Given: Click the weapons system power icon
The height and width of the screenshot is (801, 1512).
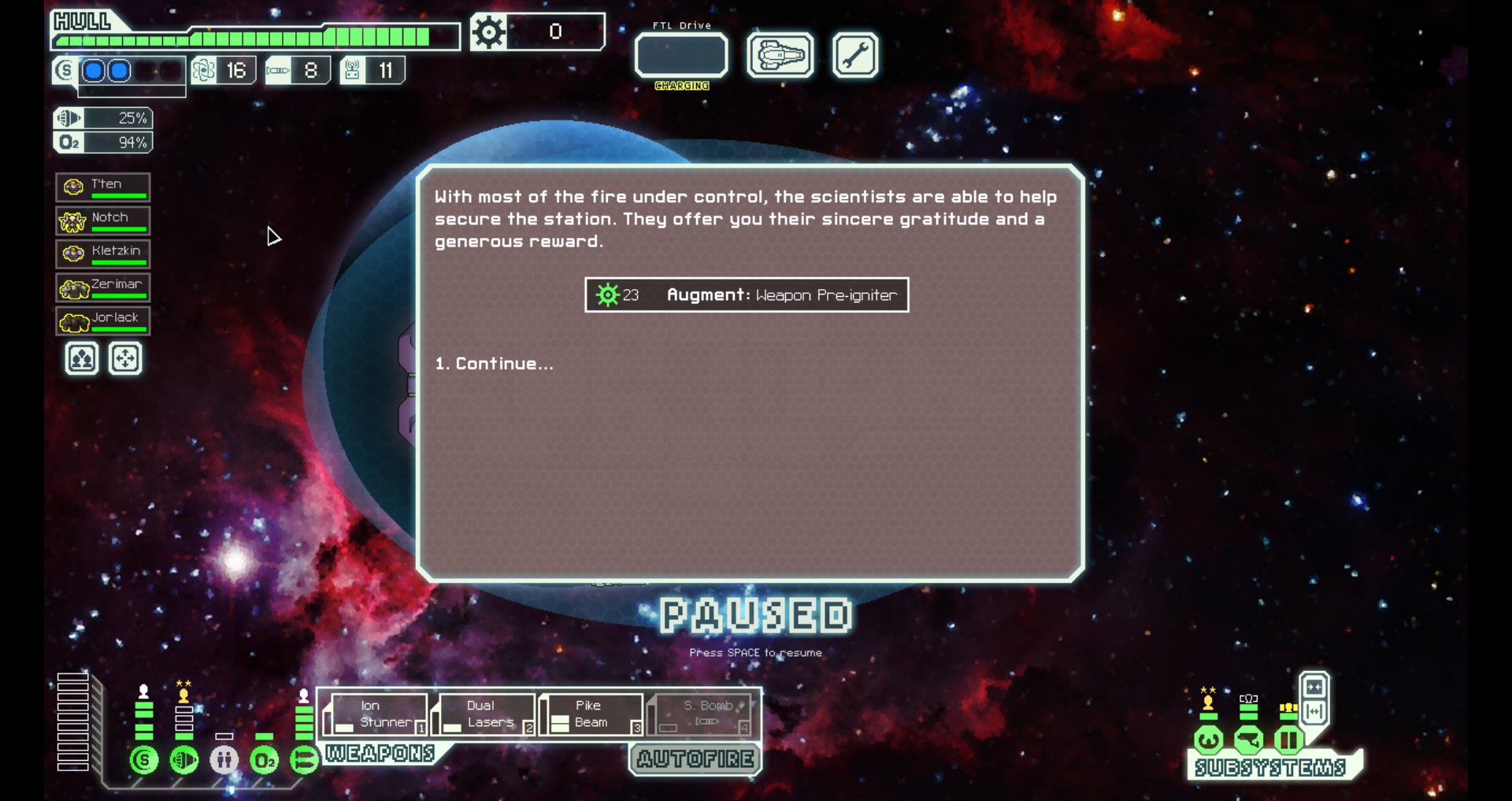Looking at the screenshot, I should [304, 760].
